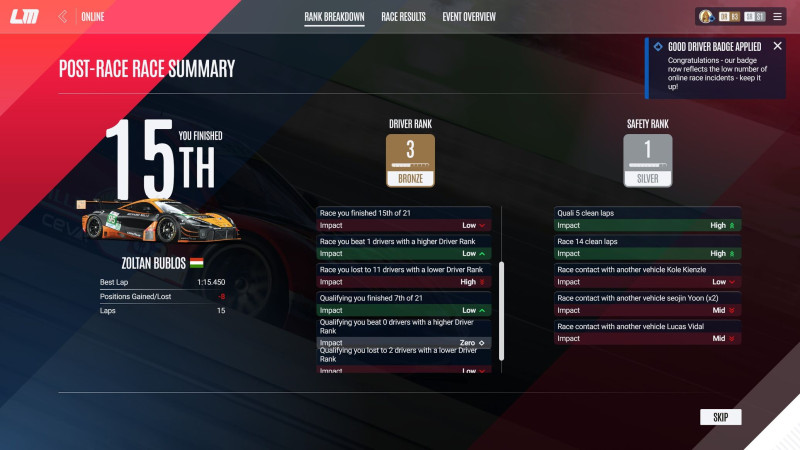Select the Kole Kienzle contact row
Viewport: 800px width, 450px height.
tap(648, 275)
